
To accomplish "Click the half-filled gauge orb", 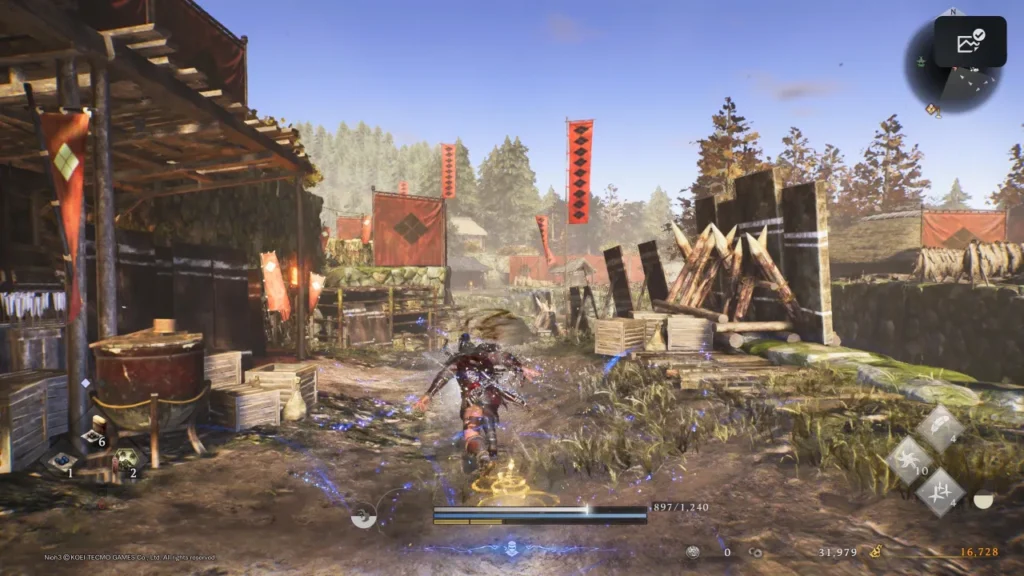I will pos(983,499).
